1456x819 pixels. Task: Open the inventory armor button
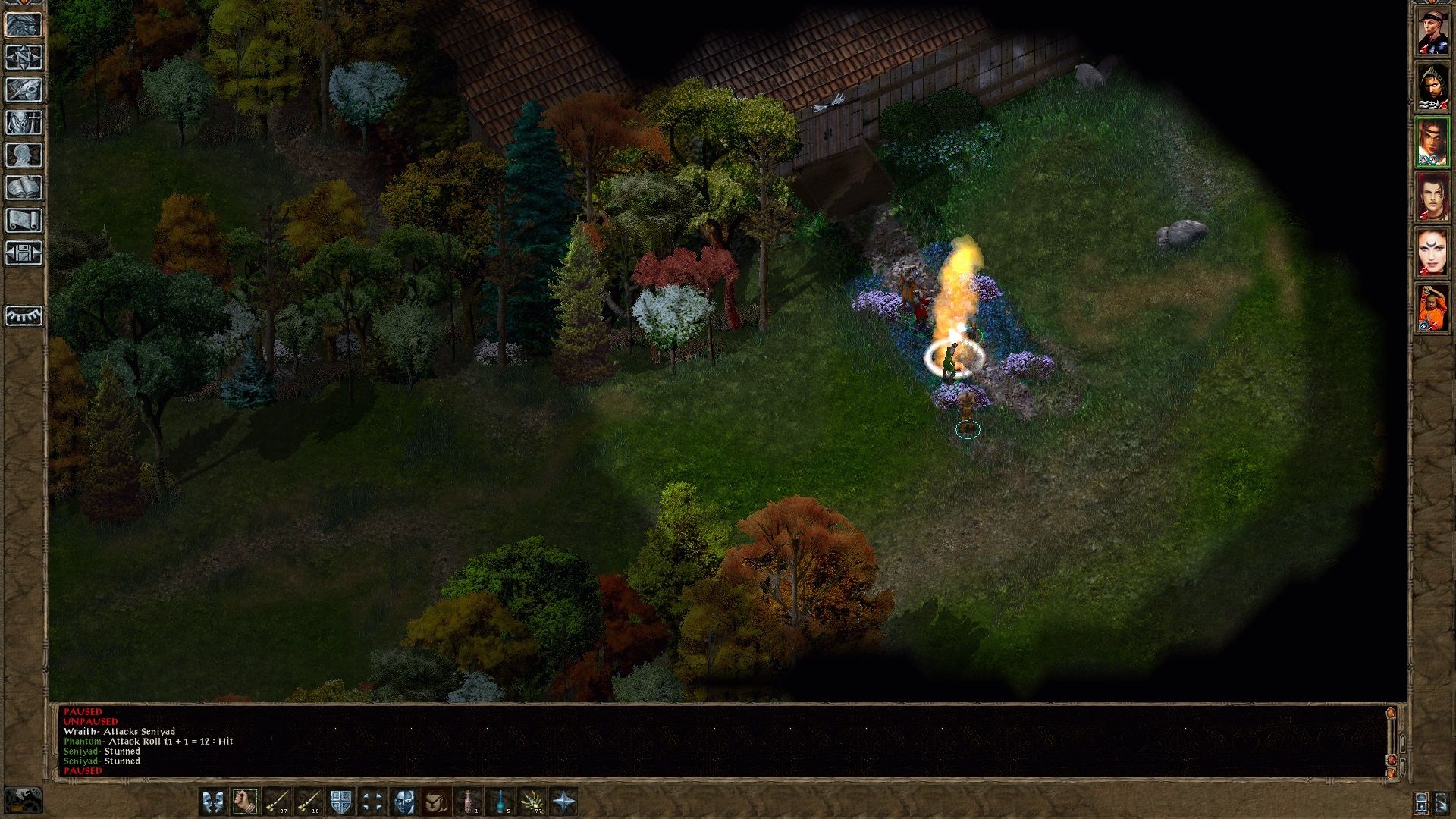pos(24,123)
